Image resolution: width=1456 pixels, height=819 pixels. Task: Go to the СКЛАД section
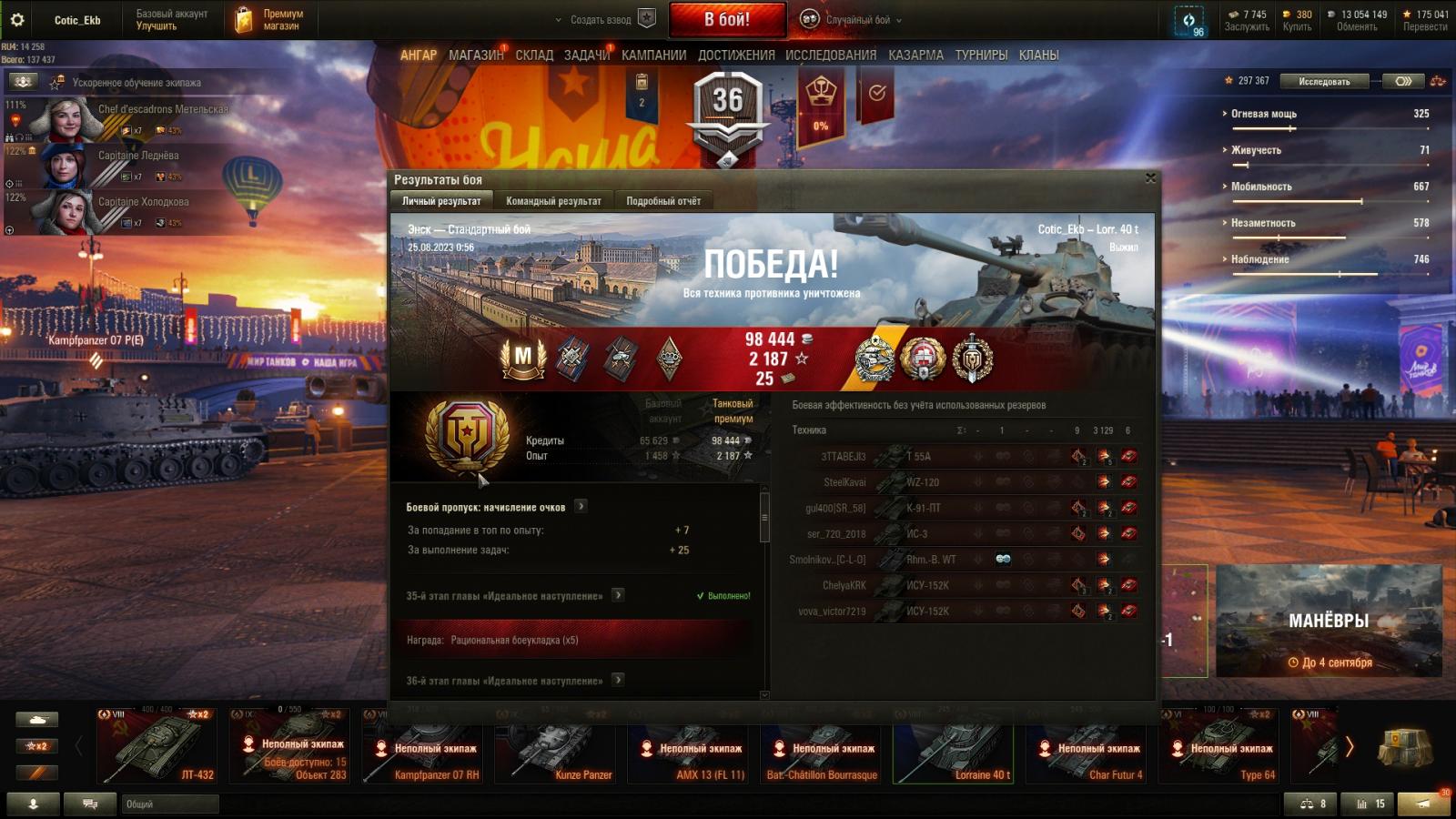coord(534,56)
